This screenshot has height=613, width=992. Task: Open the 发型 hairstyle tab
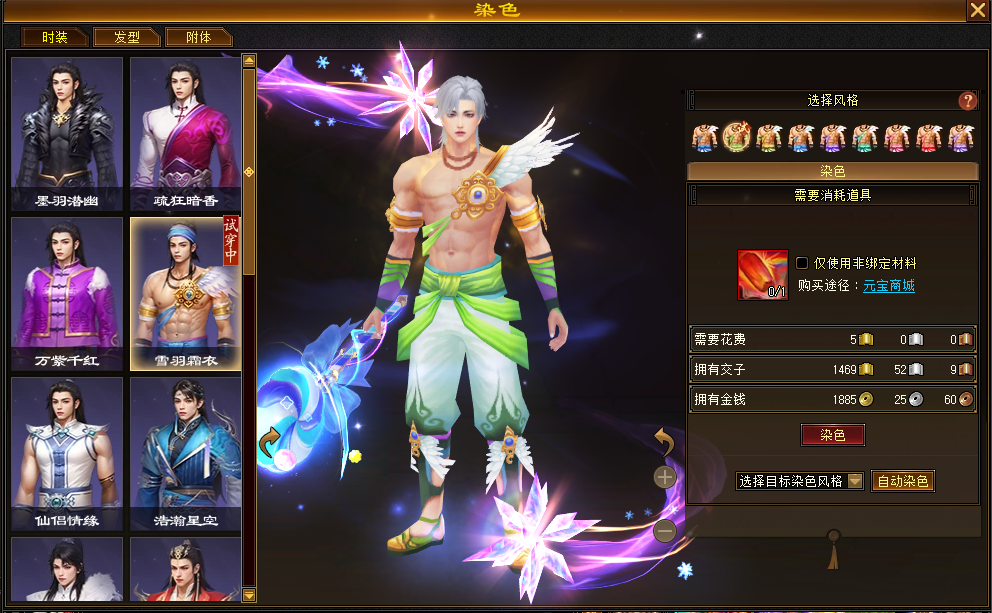point(127,38)
